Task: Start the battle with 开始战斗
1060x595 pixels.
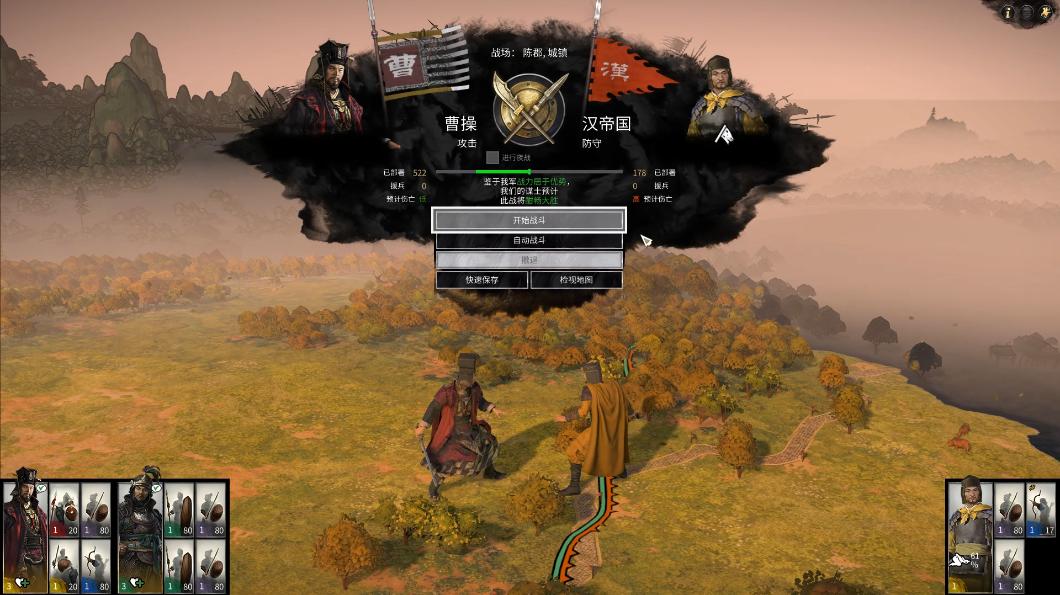Action: pyautogui.click(x=529, y=220)
